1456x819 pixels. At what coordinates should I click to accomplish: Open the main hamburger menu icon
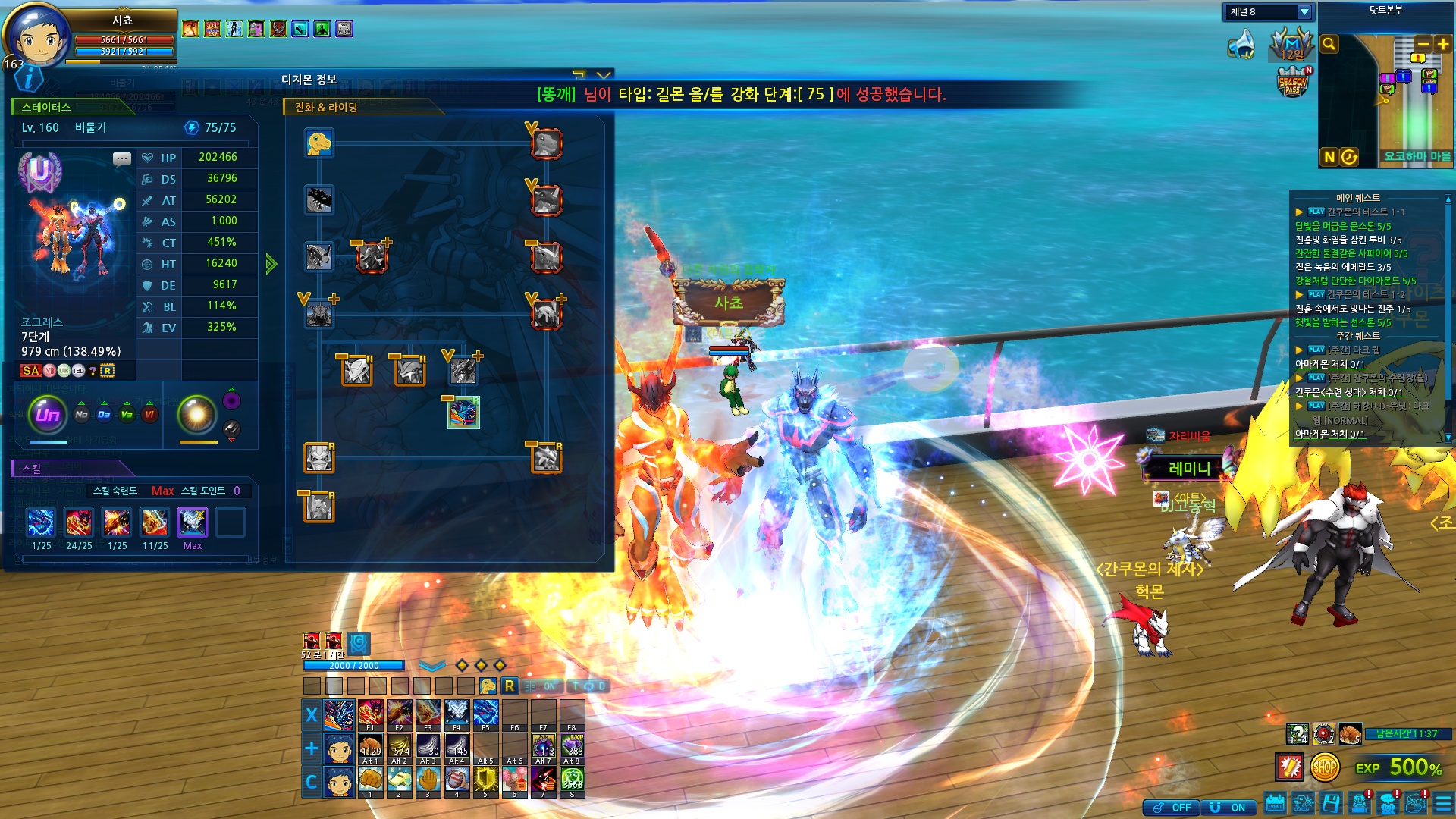coord(1443,804)
